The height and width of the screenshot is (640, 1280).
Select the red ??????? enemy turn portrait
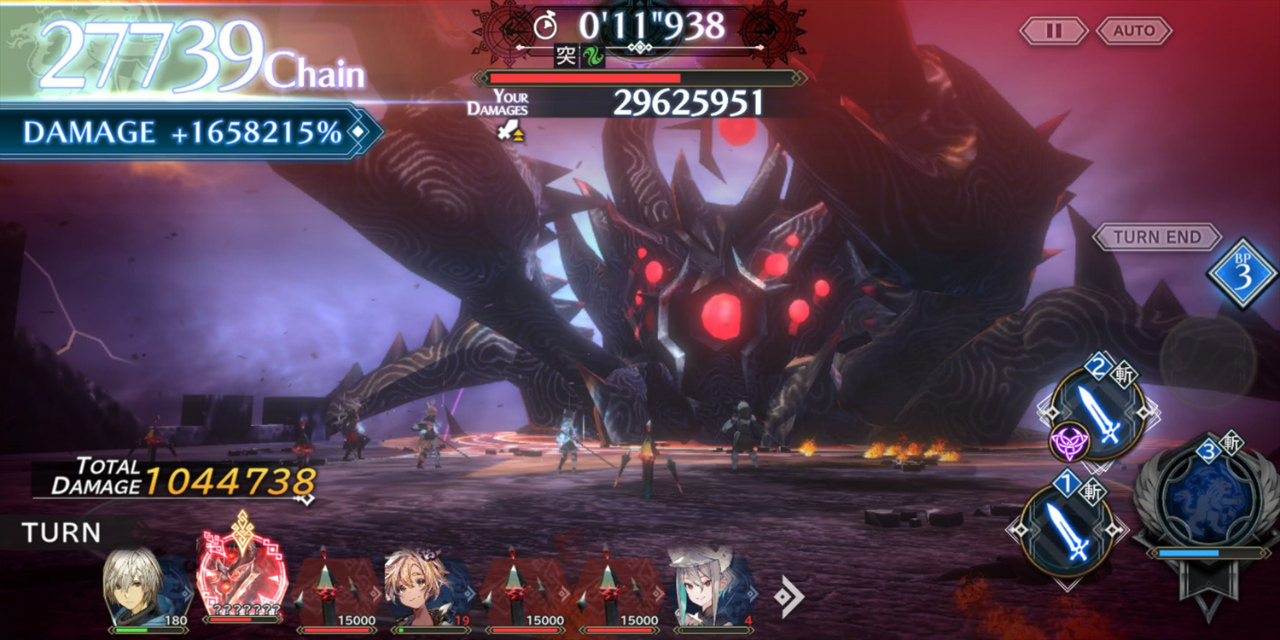[242, 582]
